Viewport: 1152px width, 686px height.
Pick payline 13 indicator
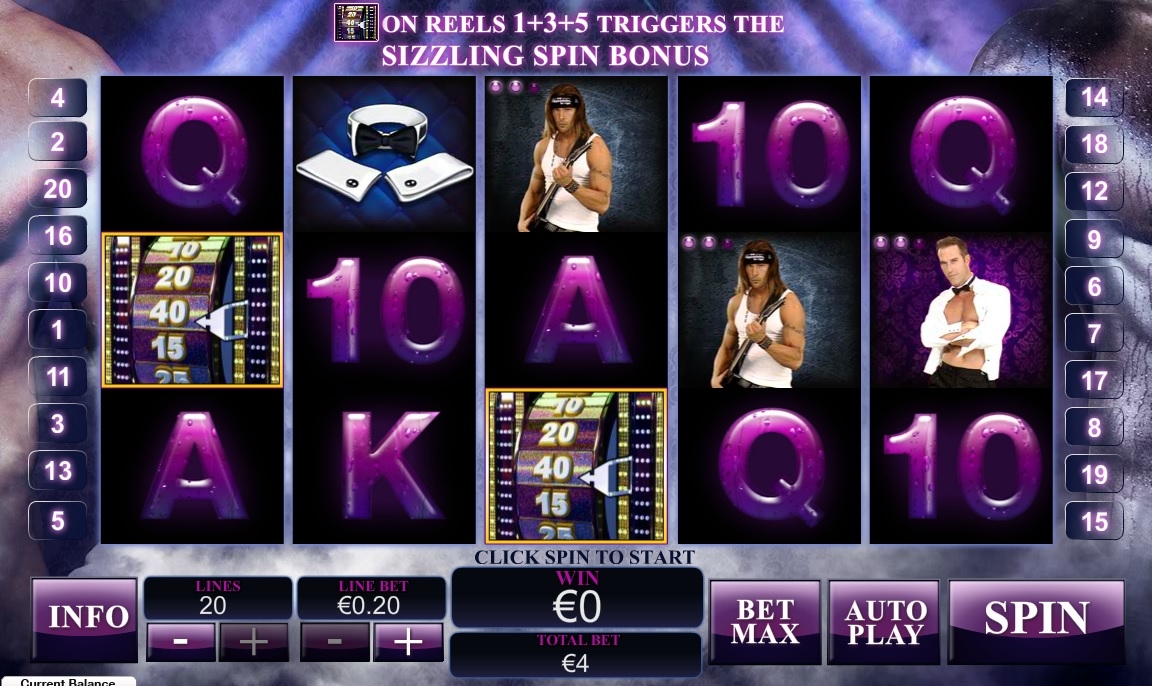(58, 470)
